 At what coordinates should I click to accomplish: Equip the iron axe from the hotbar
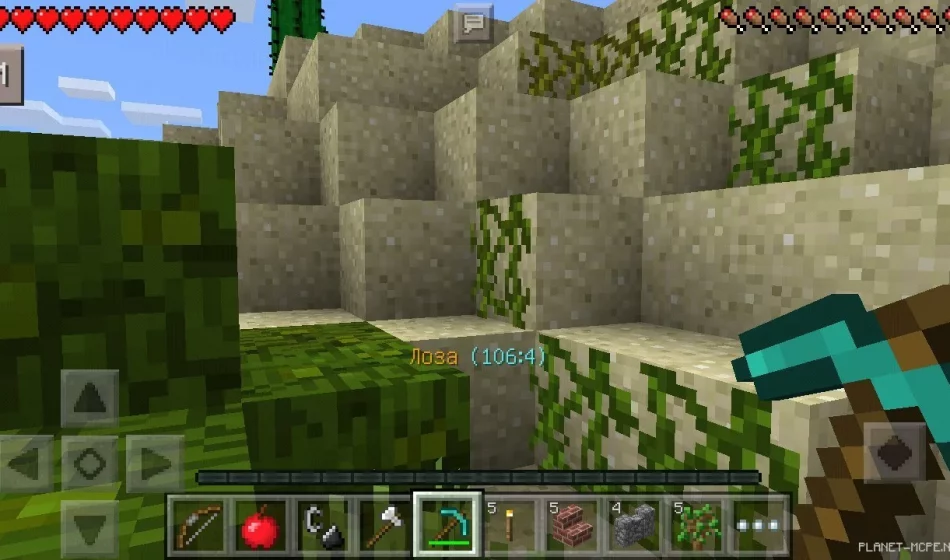click(386, 524)
